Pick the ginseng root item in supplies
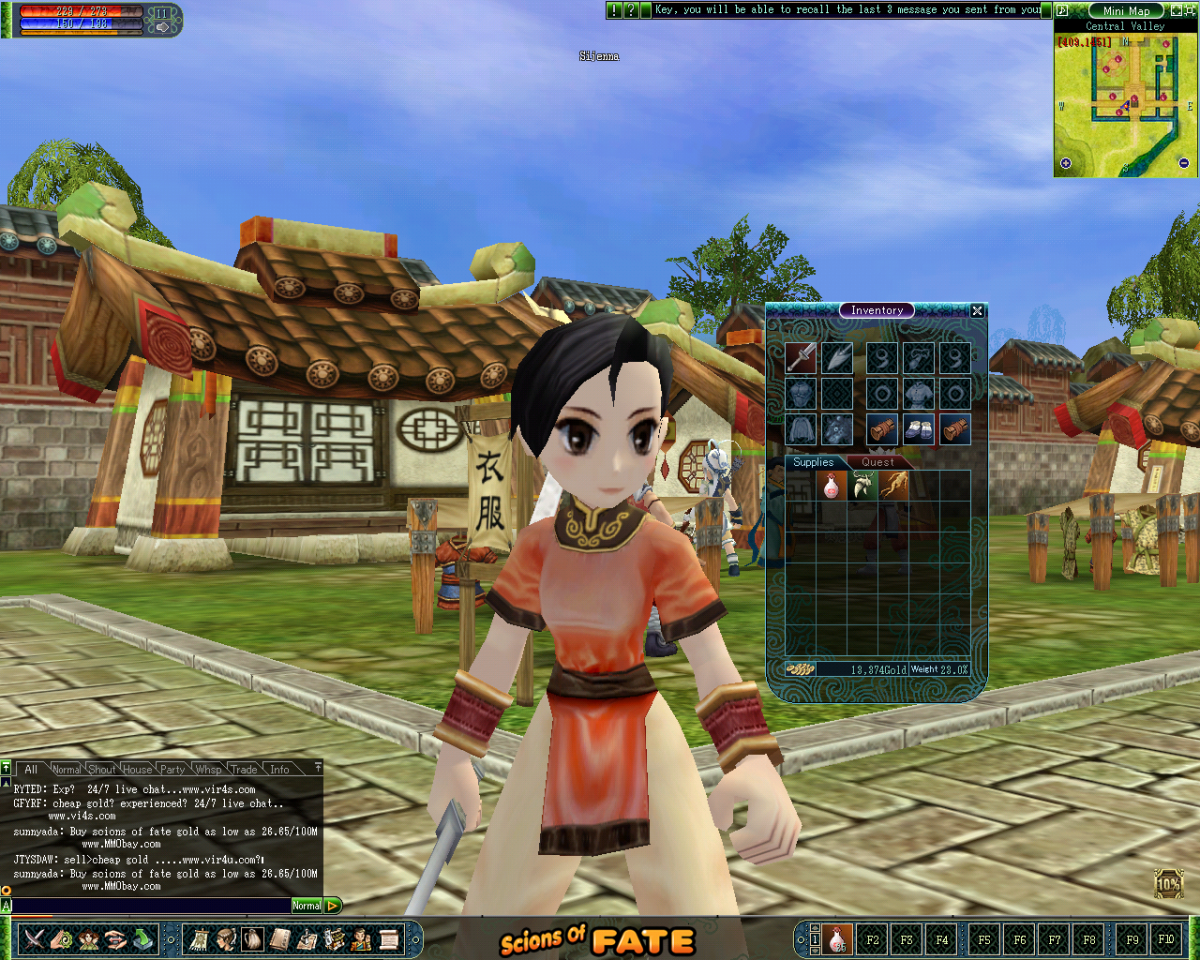This screenshot has width=1200, height=960. click(893, 486)
